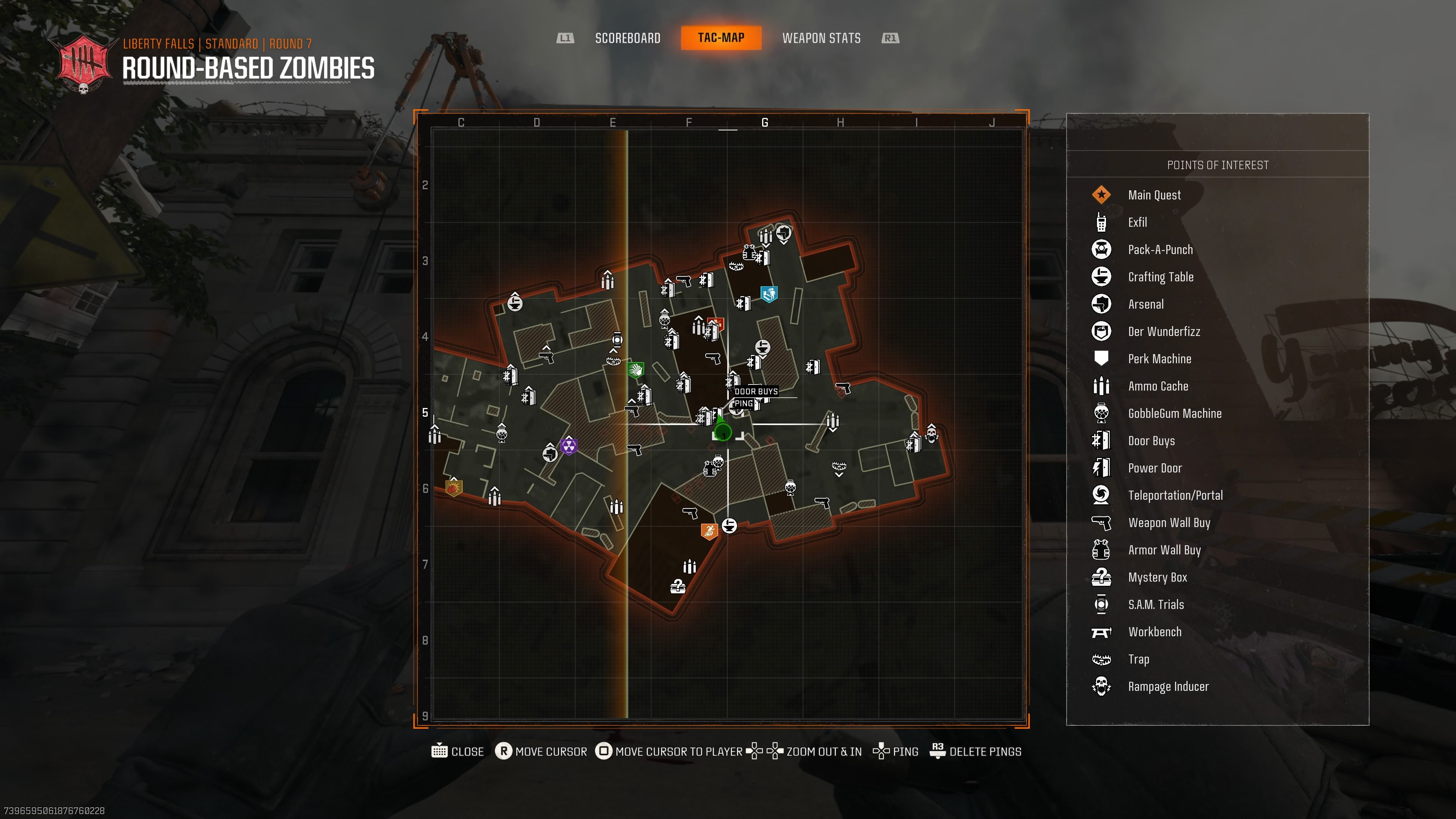Click Der Wunderfizz in the legend list

point(1164,331)
